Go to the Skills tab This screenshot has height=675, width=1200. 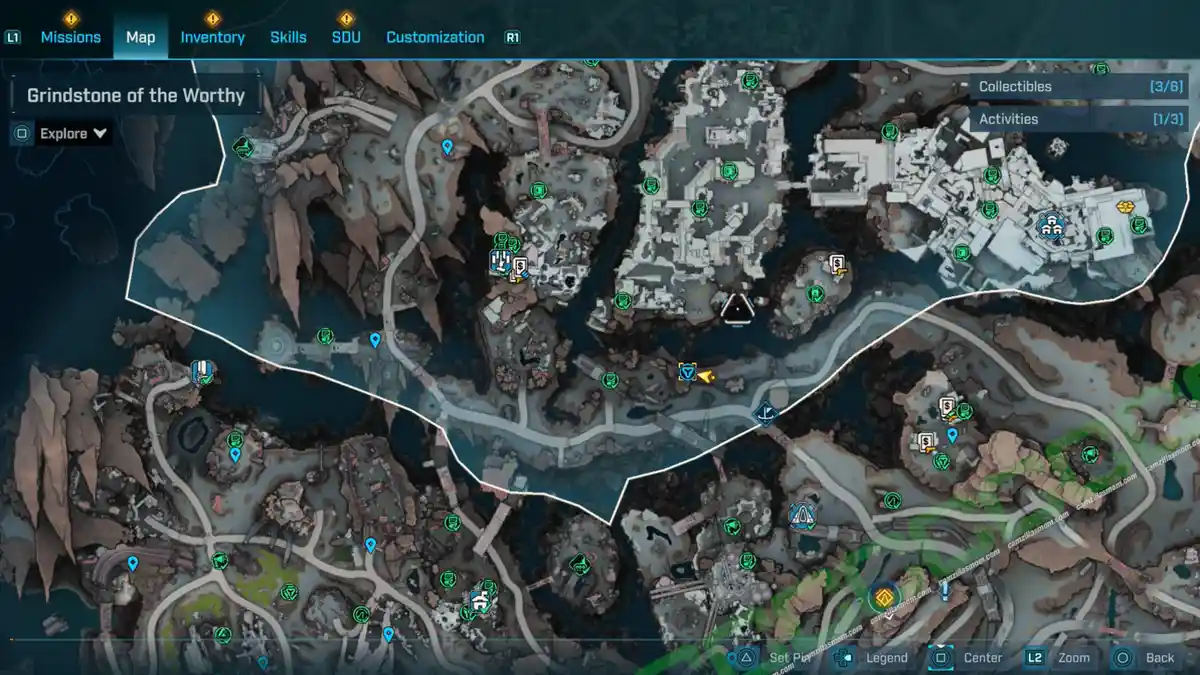click(288, 37)
